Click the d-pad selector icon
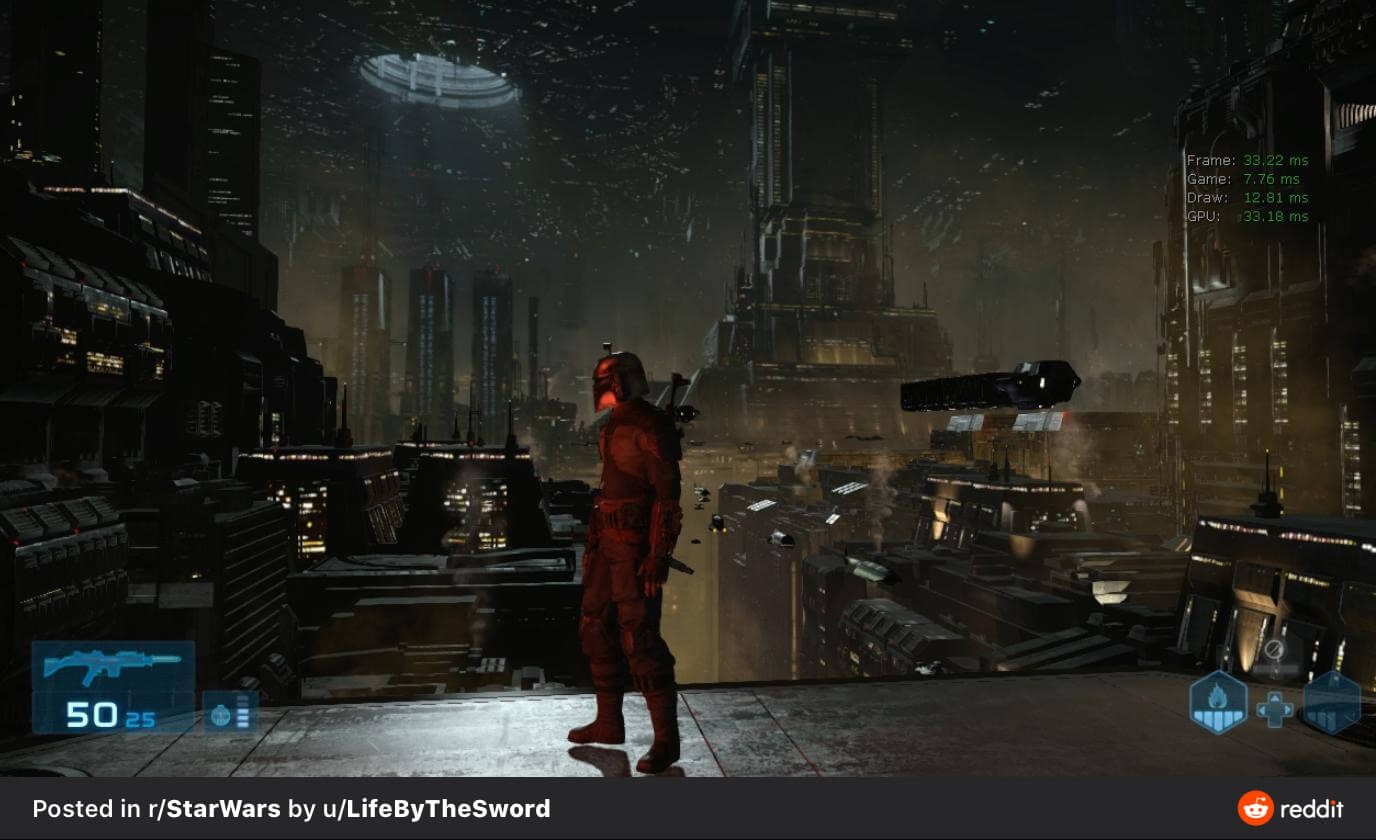The height and width of the screenshot is (840, 1376). [x=1275, y=710]
